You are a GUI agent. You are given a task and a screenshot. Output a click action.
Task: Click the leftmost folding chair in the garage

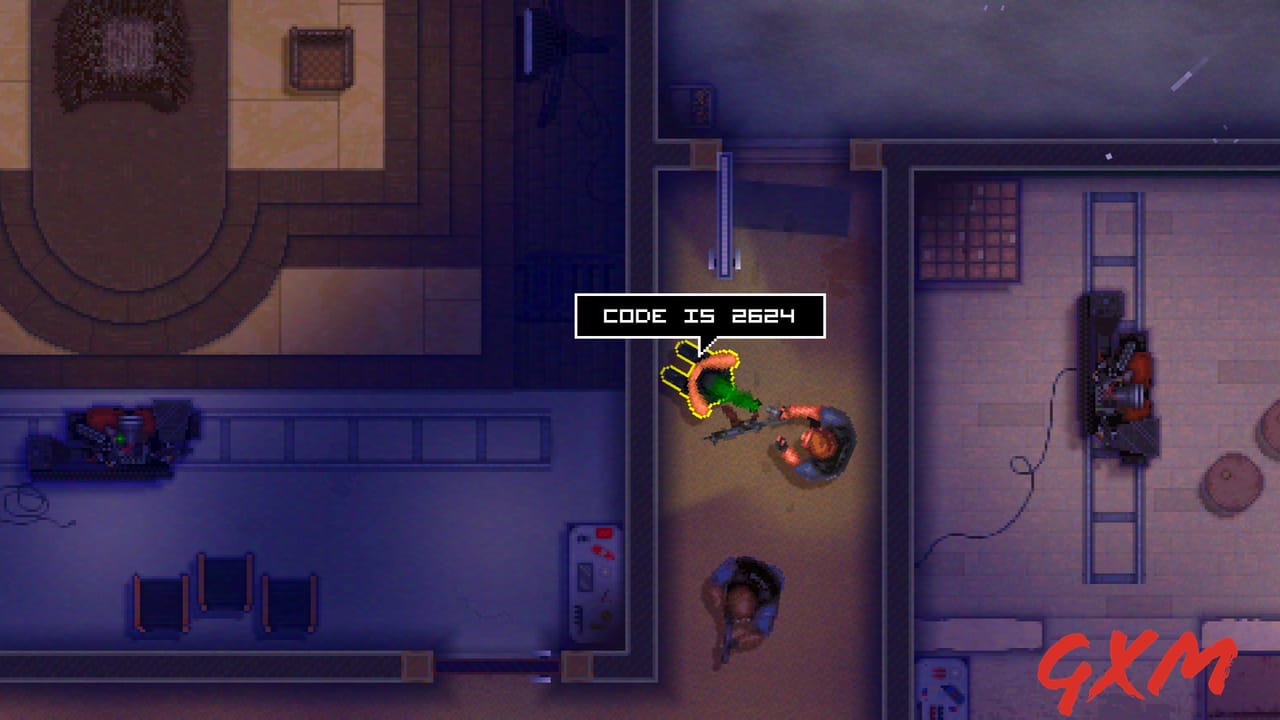coord(160,600)
